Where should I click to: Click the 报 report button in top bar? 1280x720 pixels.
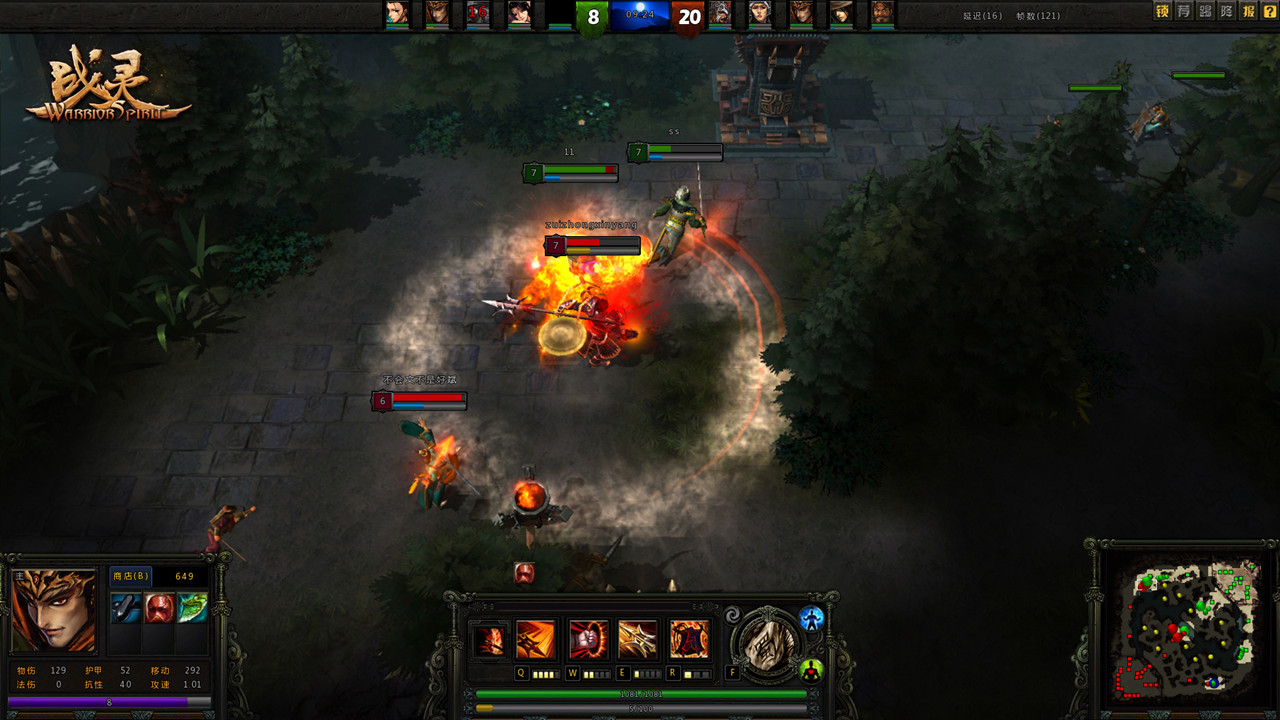[x=1248, y=12]
